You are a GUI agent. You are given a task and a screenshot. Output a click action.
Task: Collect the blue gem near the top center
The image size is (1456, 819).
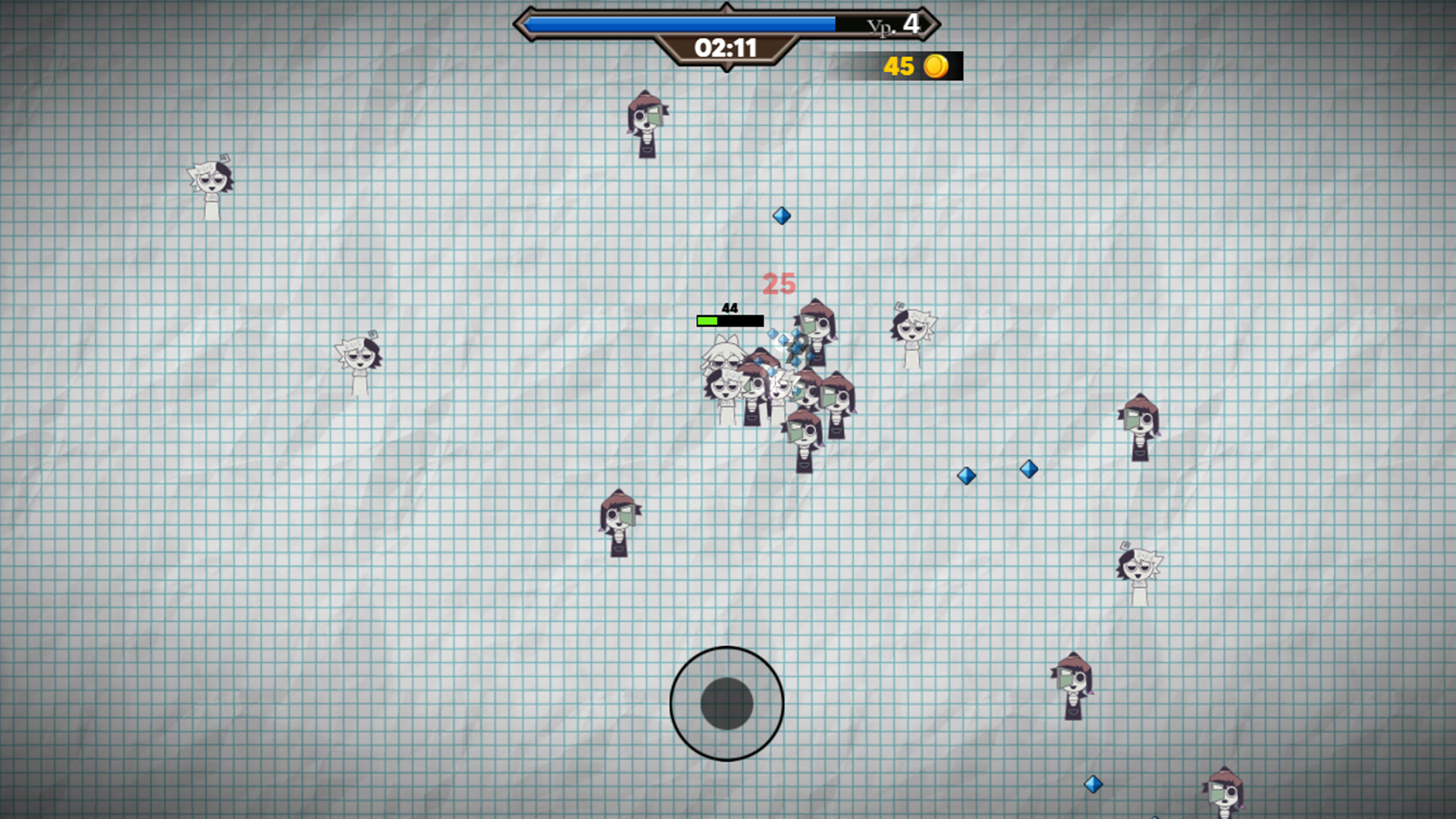782,217
